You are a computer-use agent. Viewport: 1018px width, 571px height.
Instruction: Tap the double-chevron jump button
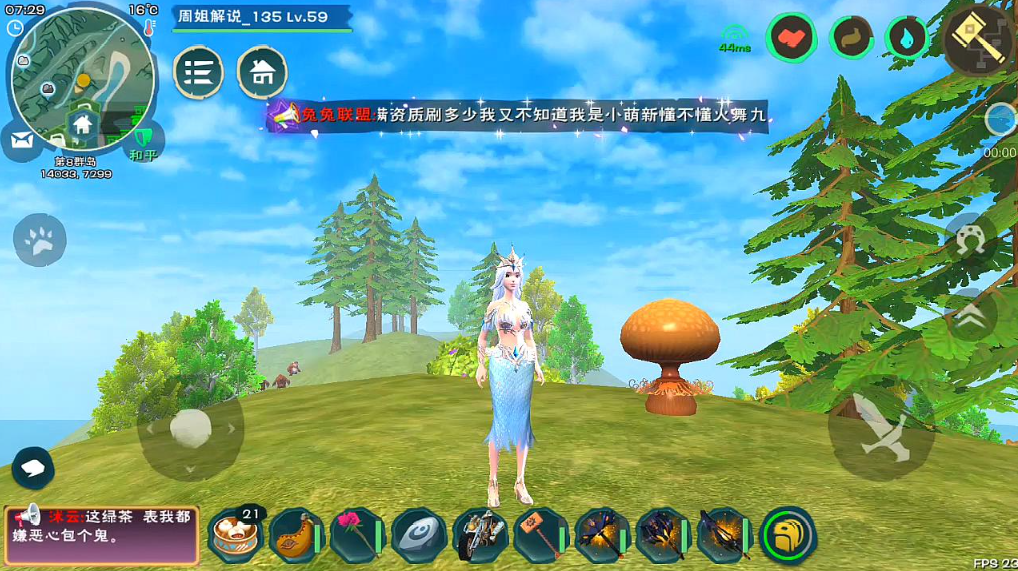pos(969,317)
